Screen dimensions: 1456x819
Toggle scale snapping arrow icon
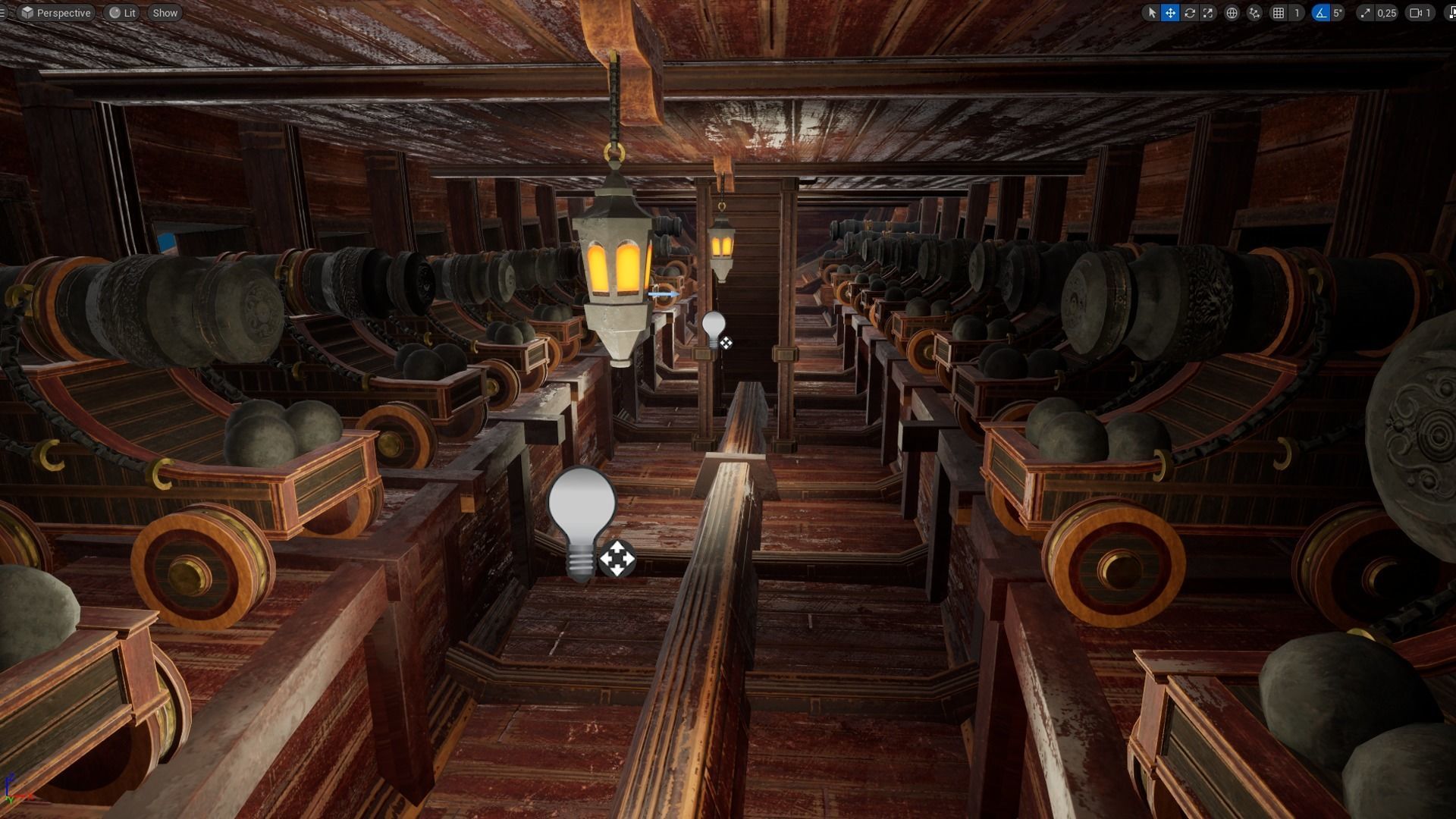pyautogui.click(x=1365, y=13)
